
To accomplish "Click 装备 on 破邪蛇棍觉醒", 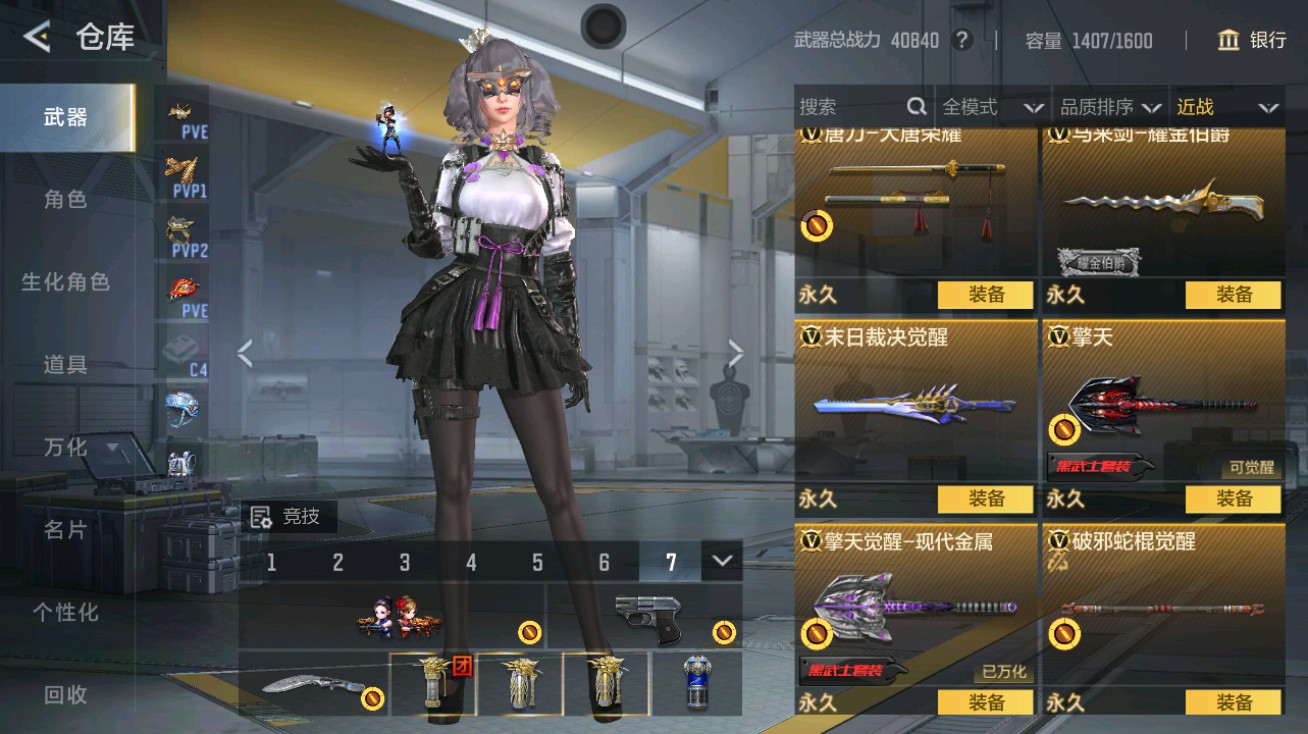I will click(x=1234, y=703).
